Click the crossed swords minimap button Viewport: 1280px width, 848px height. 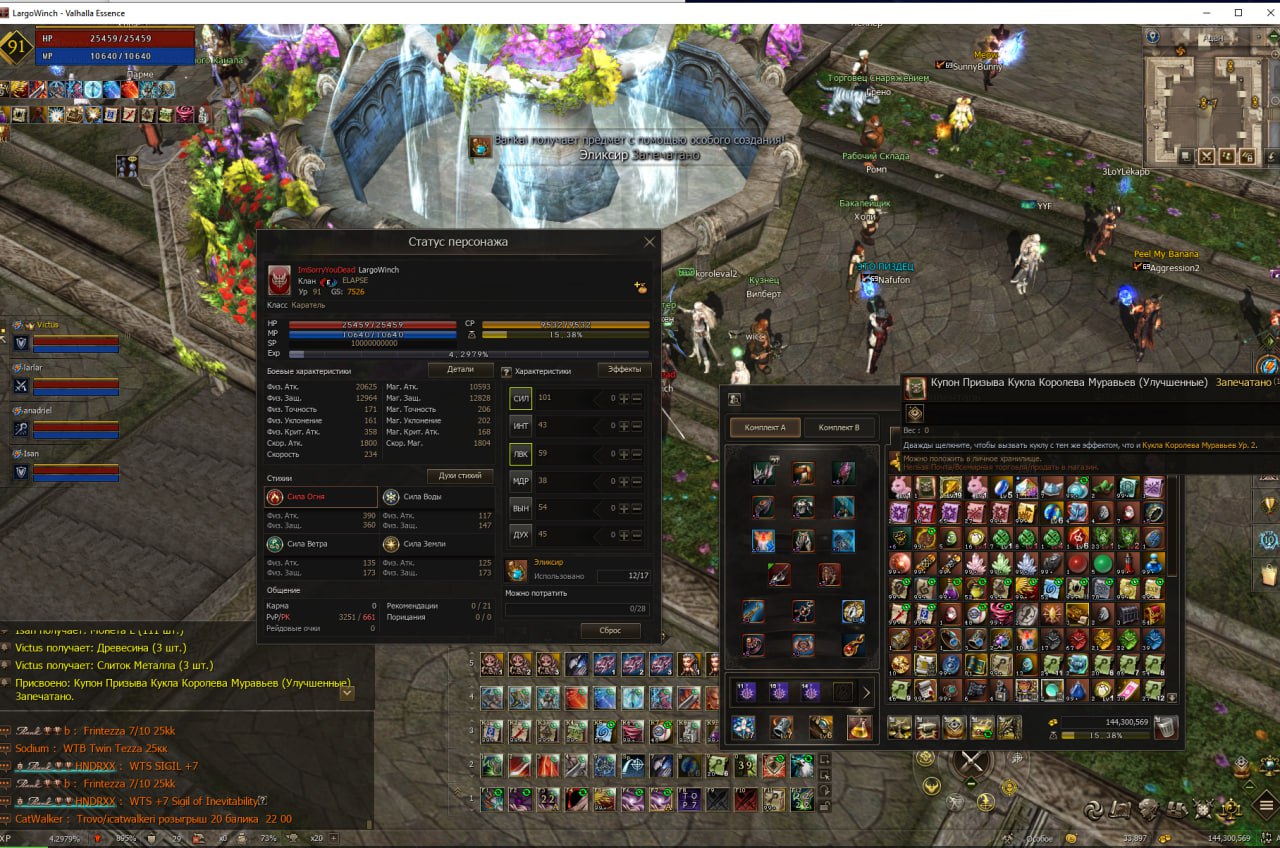click(x=1206, y=156)
